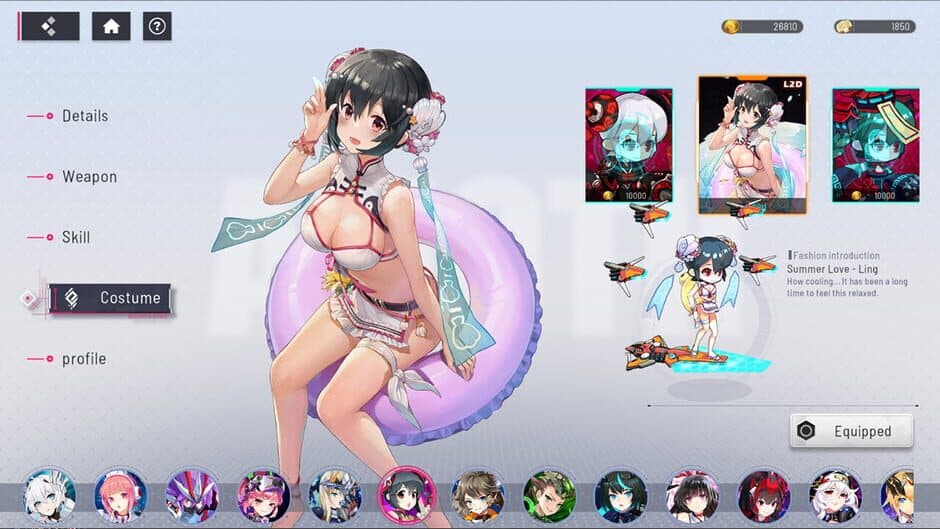This screenshot has width=940, height=529.
Task: Click the Equipped costume button
Action: (x=851, y=431)
